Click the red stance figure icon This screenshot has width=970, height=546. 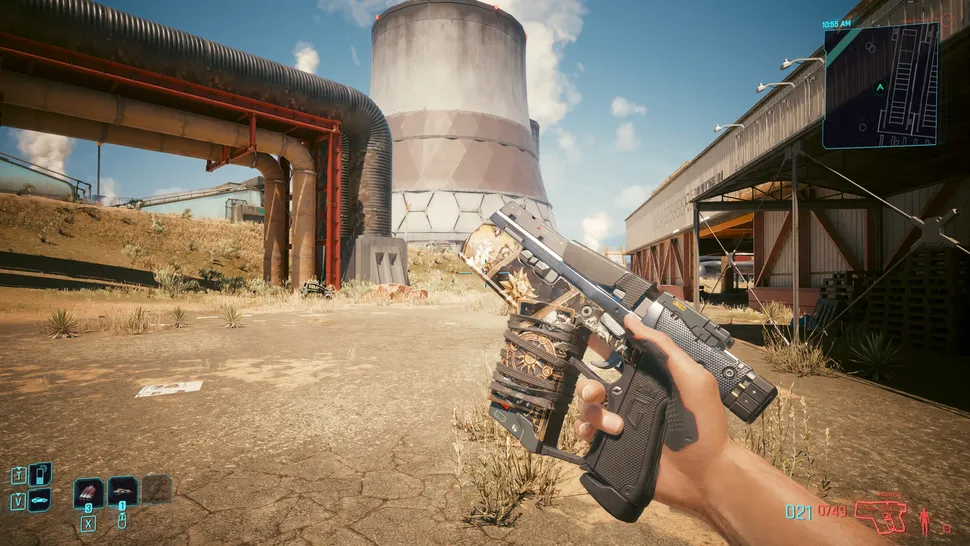pos(924,520)
